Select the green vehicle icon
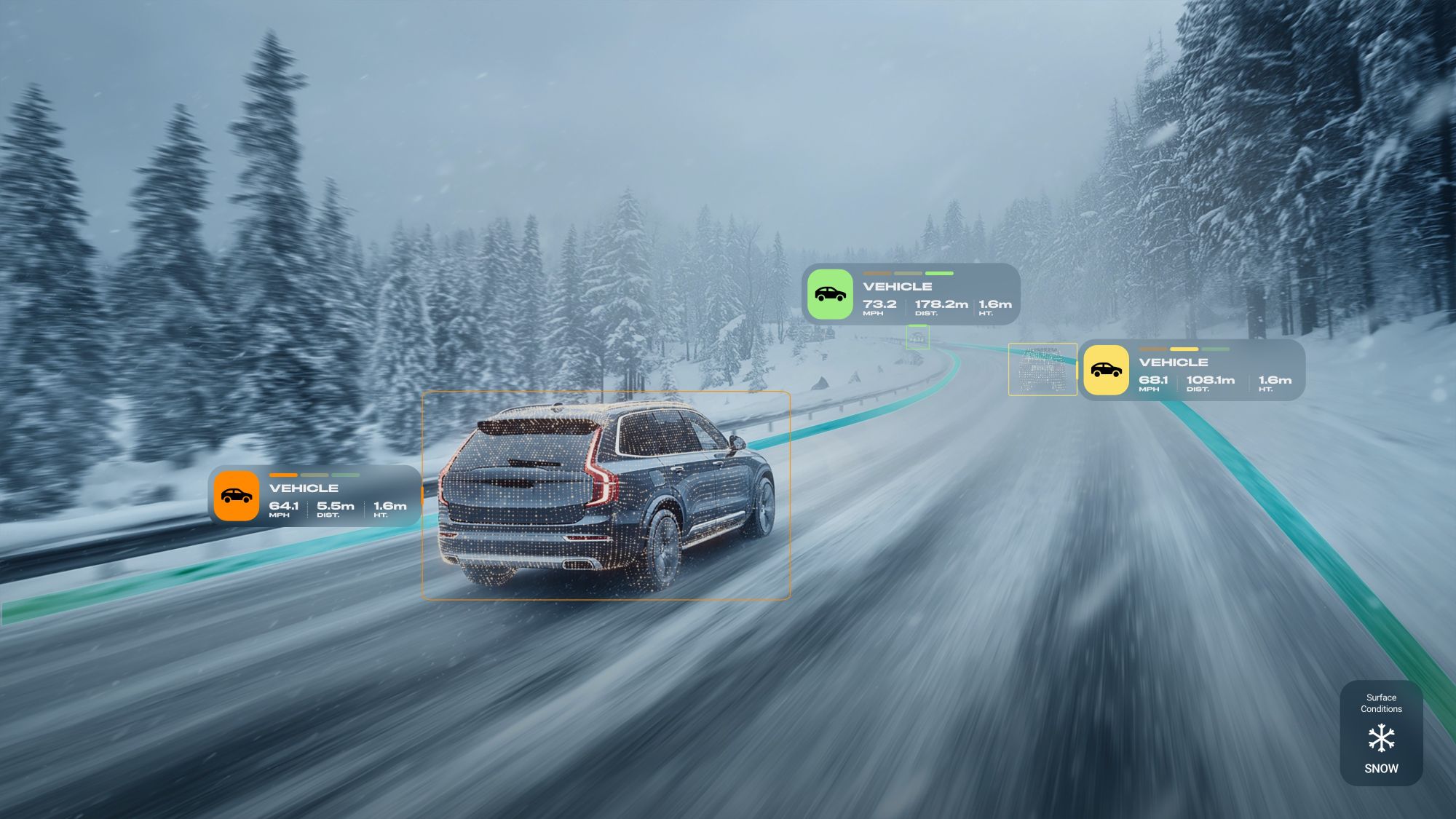1456x819 pixels. coord(830,294)
